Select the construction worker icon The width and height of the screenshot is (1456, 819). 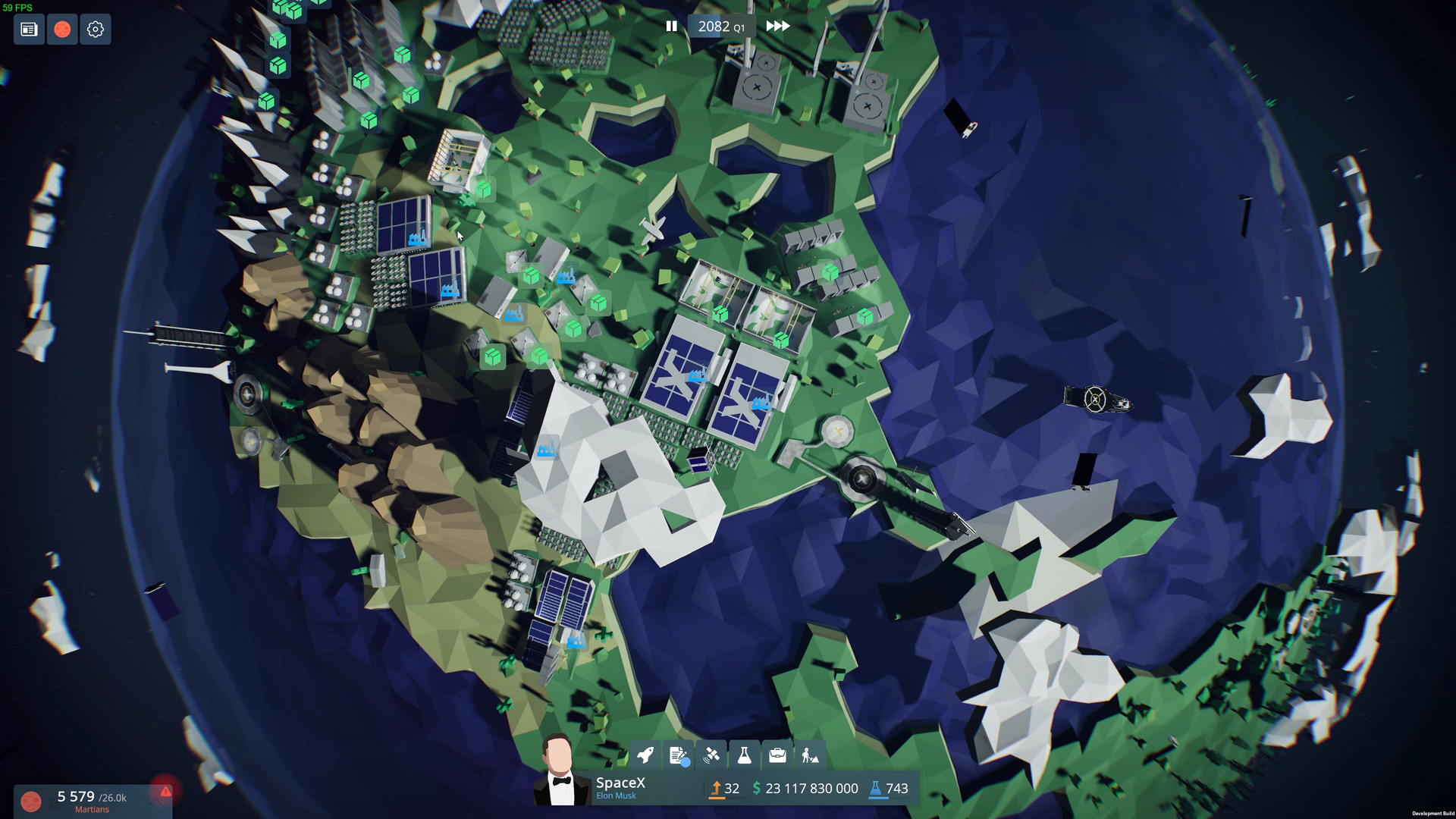tap(810, 755)
